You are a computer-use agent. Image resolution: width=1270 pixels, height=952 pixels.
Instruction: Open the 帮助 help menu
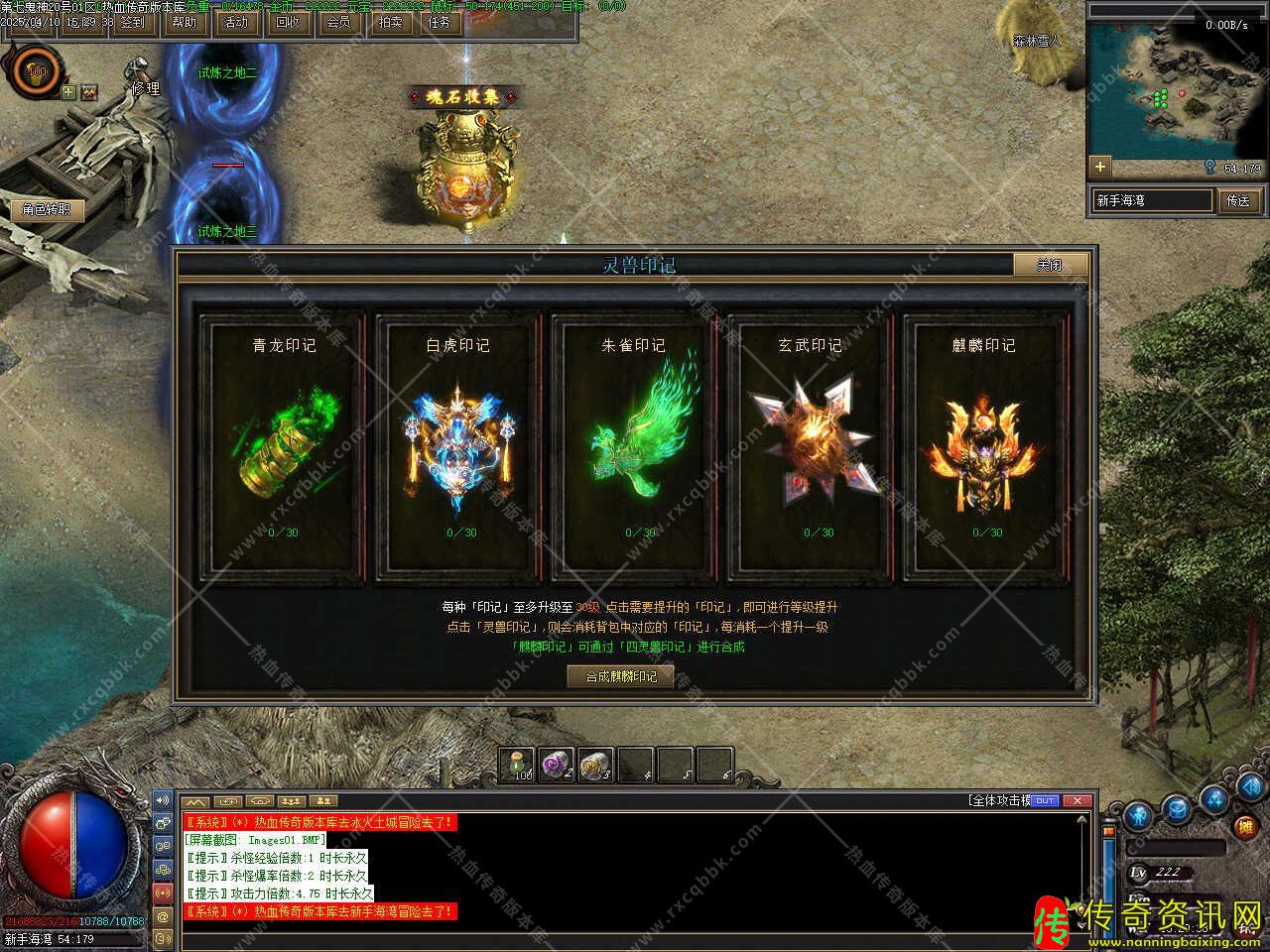[x=184, y=22]
